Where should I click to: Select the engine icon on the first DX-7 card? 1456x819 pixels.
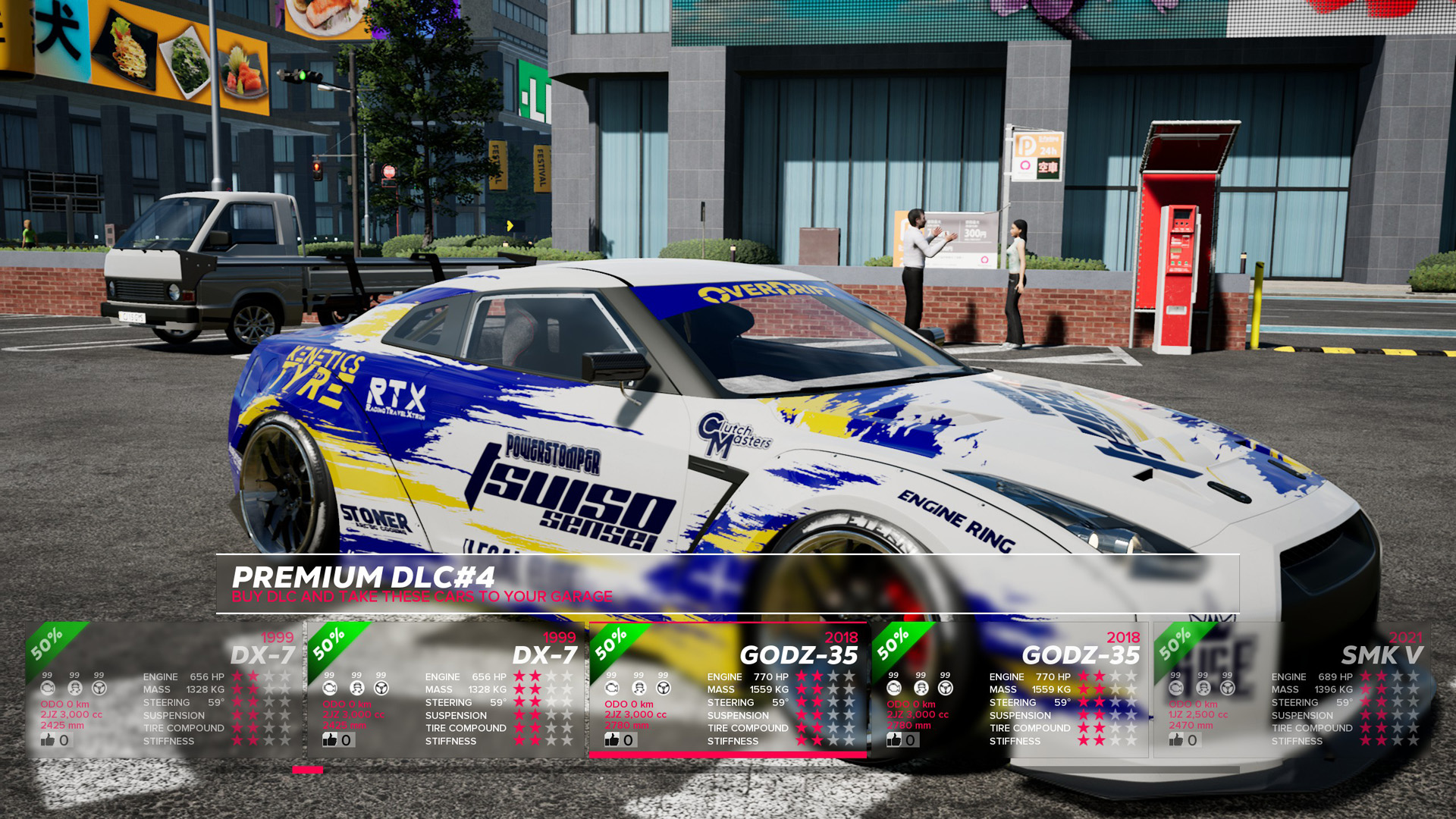[x=47, y=688]
